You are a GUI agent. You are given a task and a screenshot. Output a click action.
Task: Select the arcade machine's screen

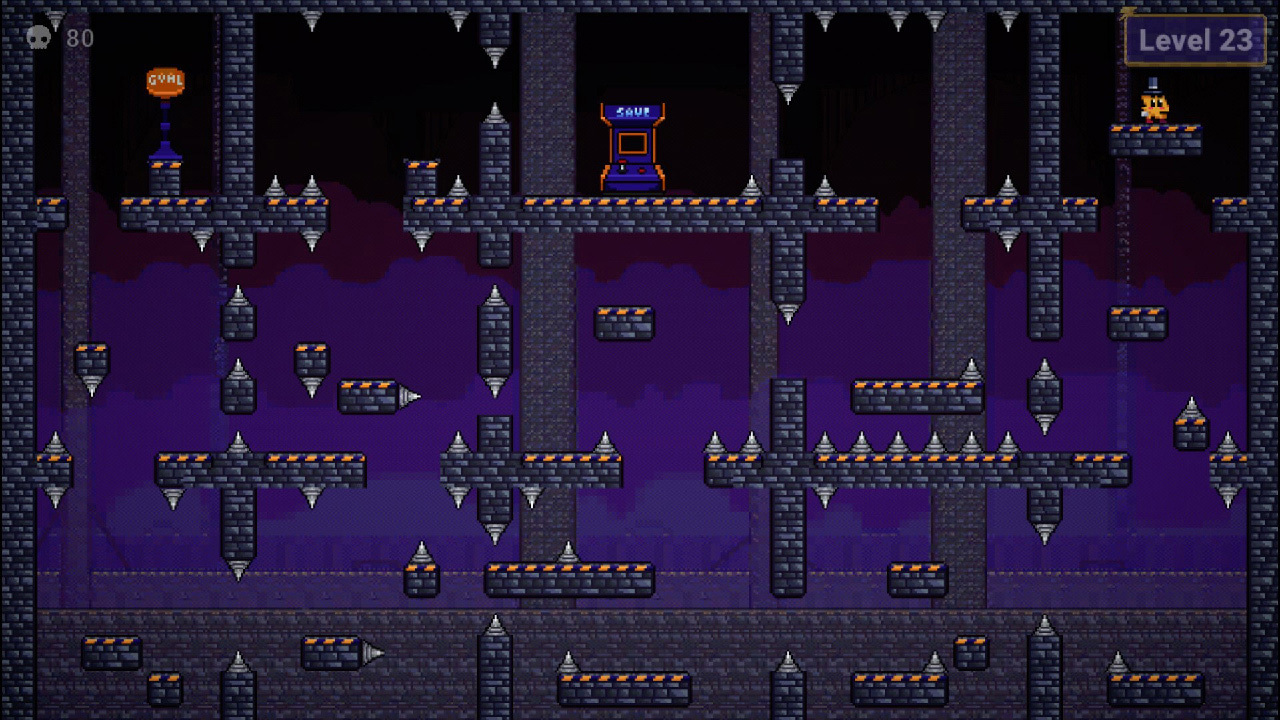634,142
